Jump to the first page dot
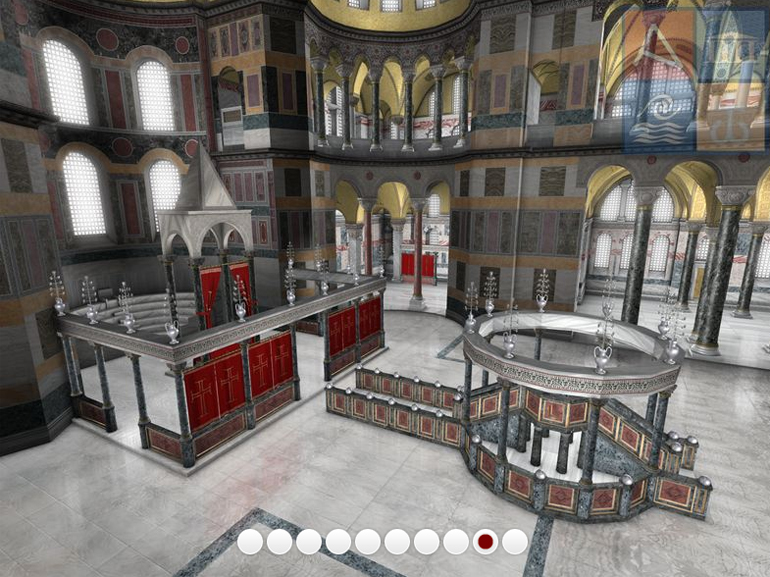 click(250, 542)
